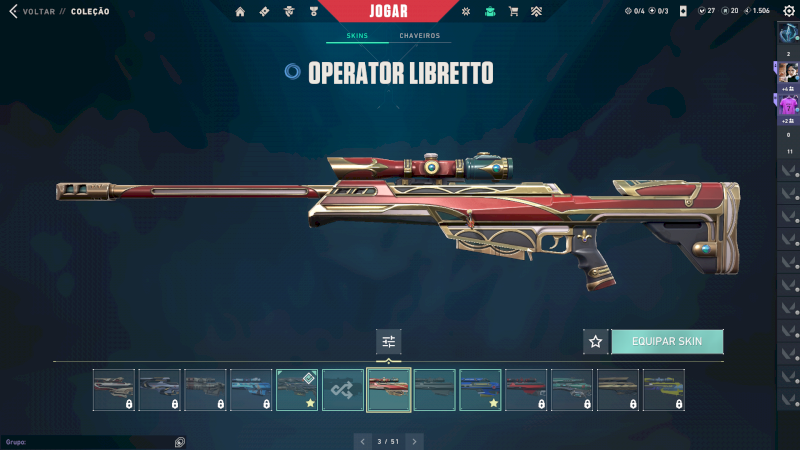Screen dimensions: 800x450
Task: Open the home icon in top bar
Action: (x=240, y=12)
